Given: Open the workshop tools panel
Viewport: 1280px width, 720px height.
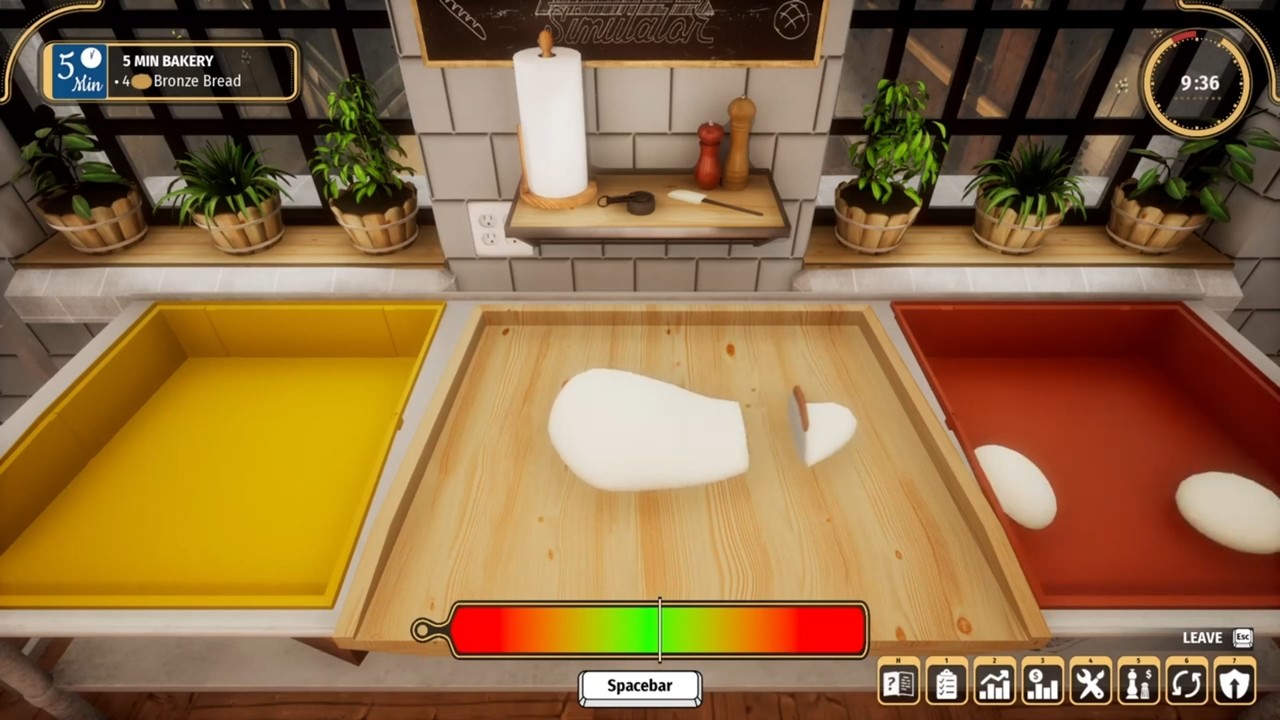Looking at the screenshot, I should coord(1089,682).
